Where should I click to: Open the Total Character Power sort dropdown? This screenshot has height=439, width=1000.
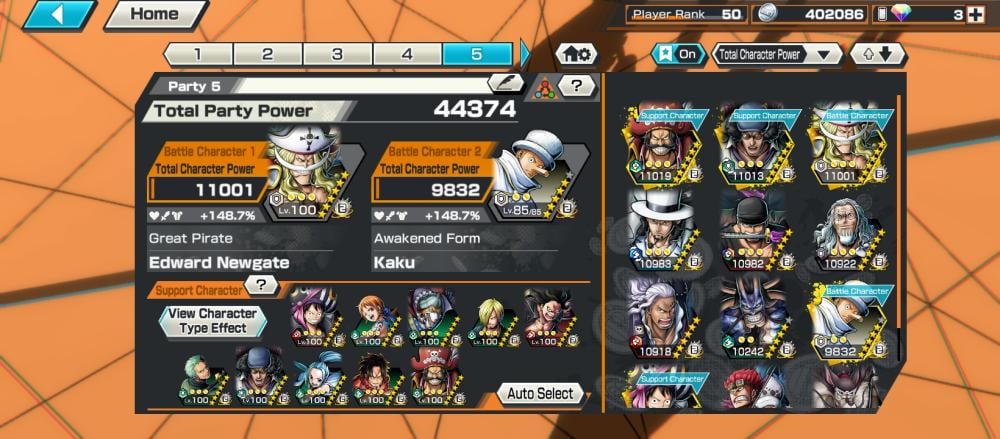point(777,54)
